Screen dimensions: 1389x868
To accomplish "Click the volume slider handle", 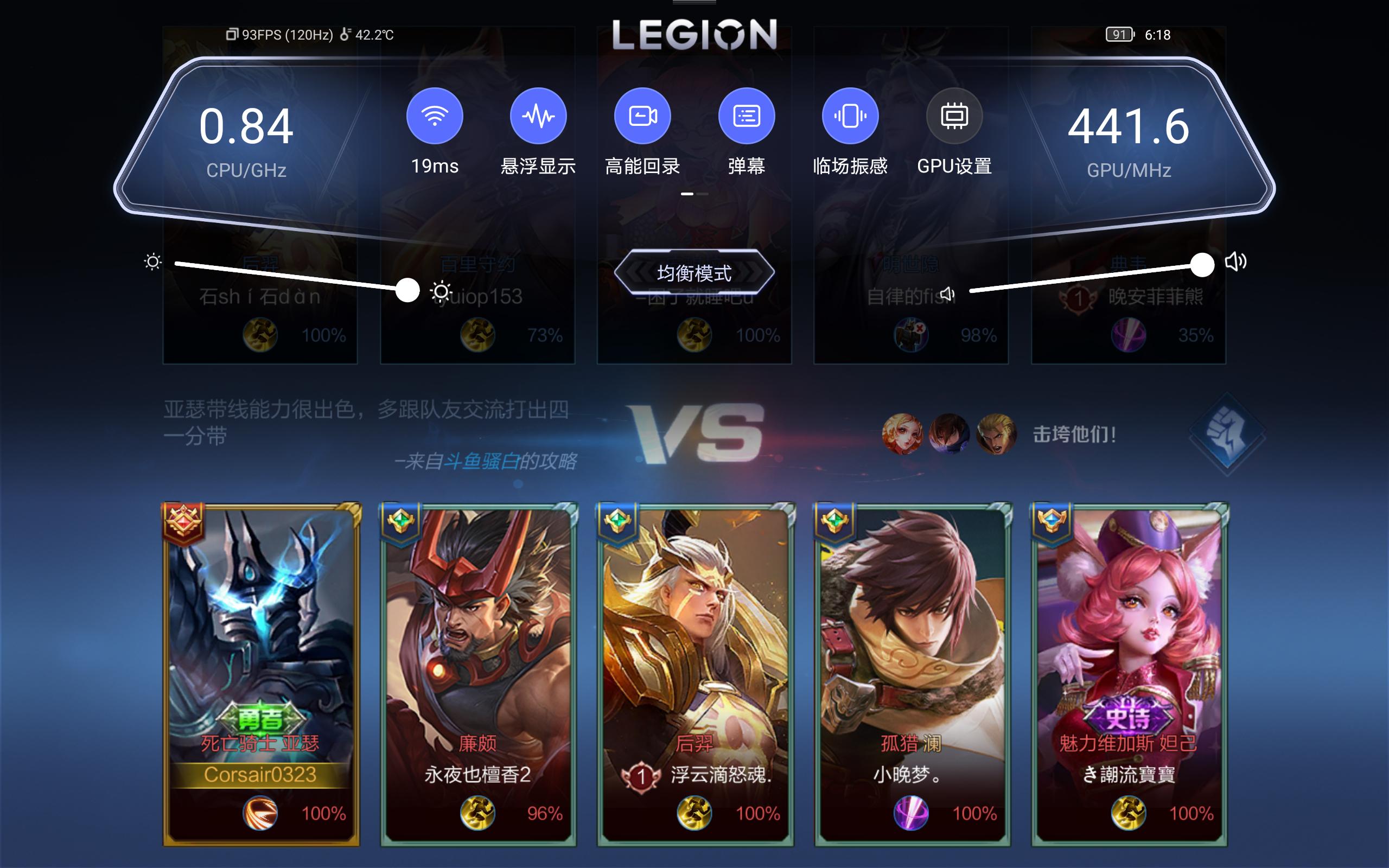I will click(x=1202, y=265).
